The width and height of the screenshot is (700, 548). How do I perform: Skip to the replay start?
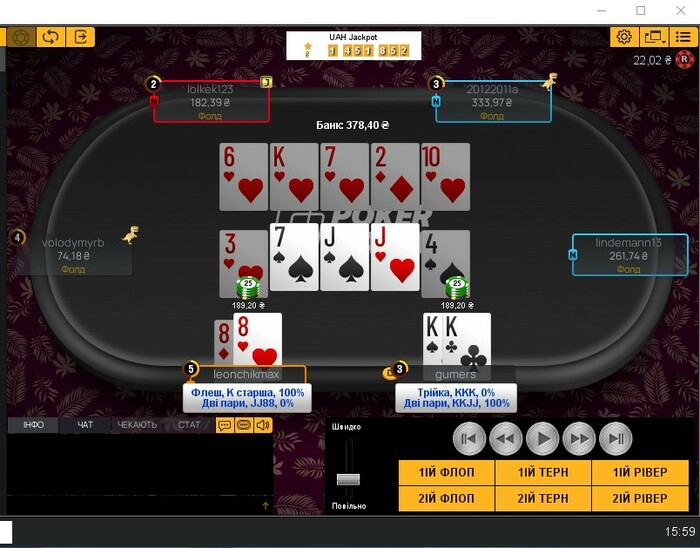pyautogui.click(x=469, y=438)
